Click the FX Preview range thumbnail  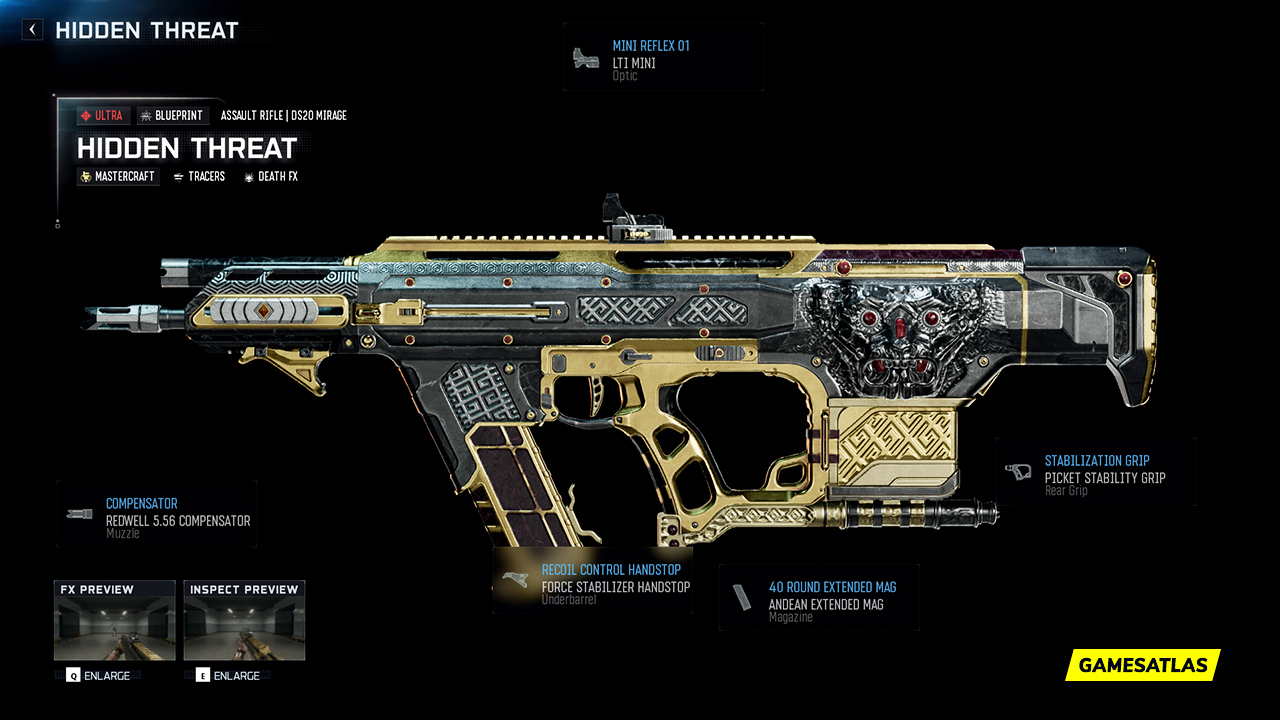113,620
